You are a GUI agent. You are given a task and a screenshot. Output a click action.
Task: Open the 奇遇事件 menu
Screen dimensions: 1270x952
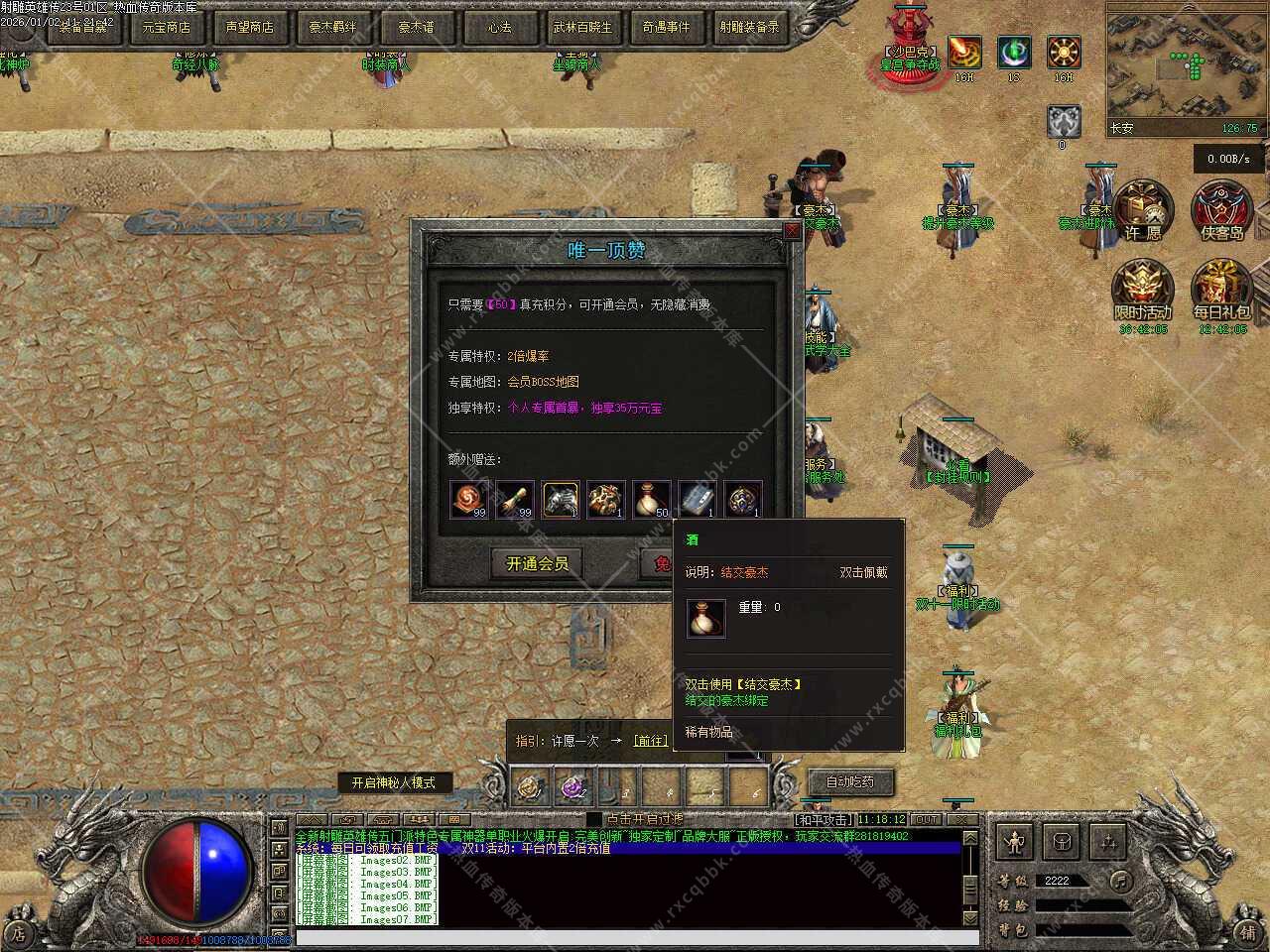(666, 27)
